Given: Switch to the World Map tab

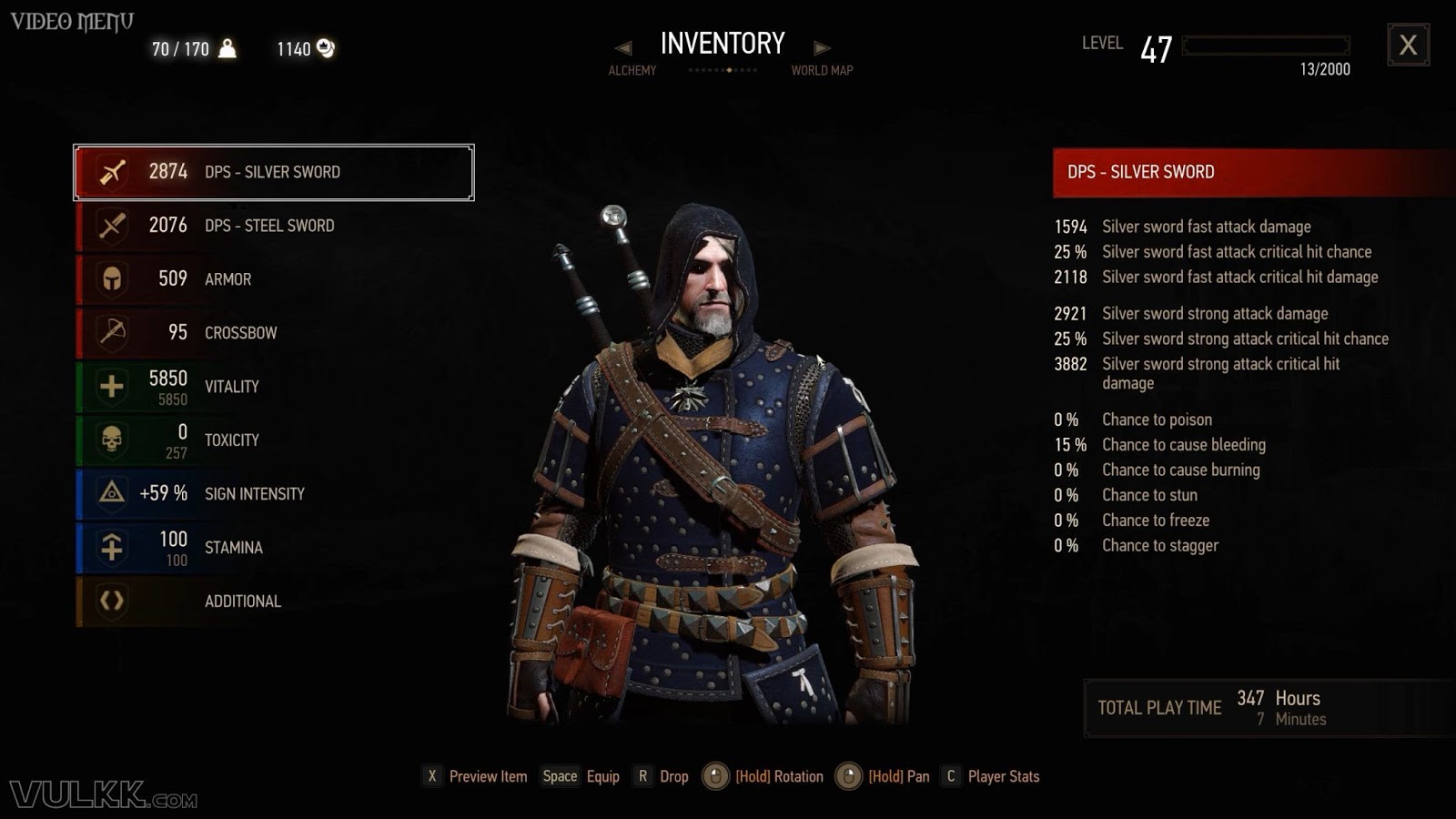Looking at the screenshot, I should (x=822, y=70).
